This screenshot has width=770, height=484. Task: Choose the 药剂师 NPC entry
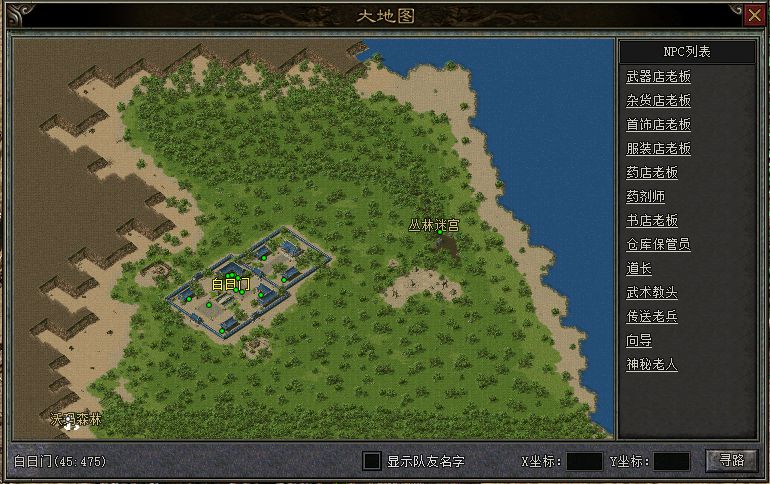(x=645, y=197)
